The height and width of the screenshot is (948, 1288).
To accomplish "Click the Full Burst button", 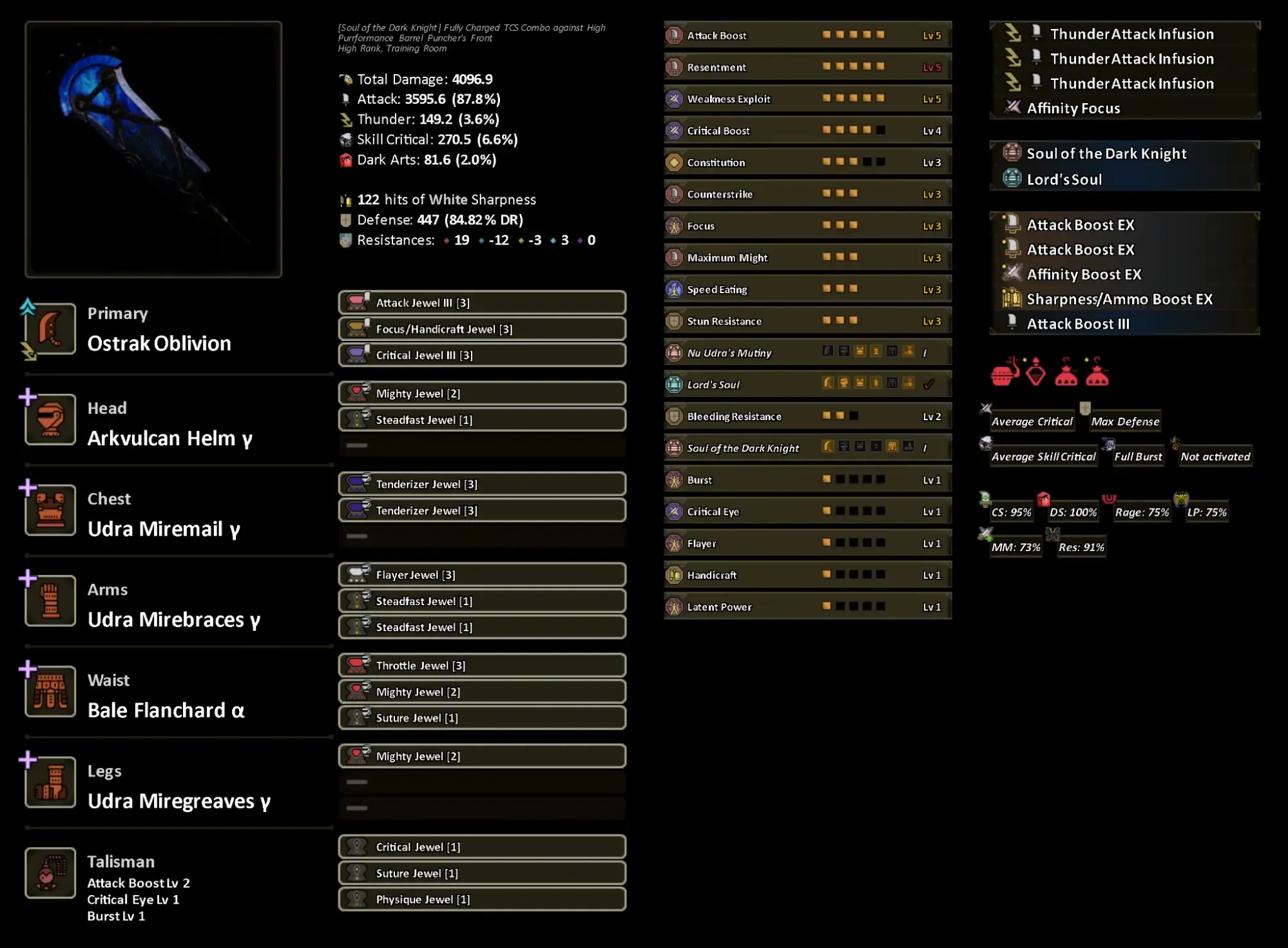I will 1137,456.
